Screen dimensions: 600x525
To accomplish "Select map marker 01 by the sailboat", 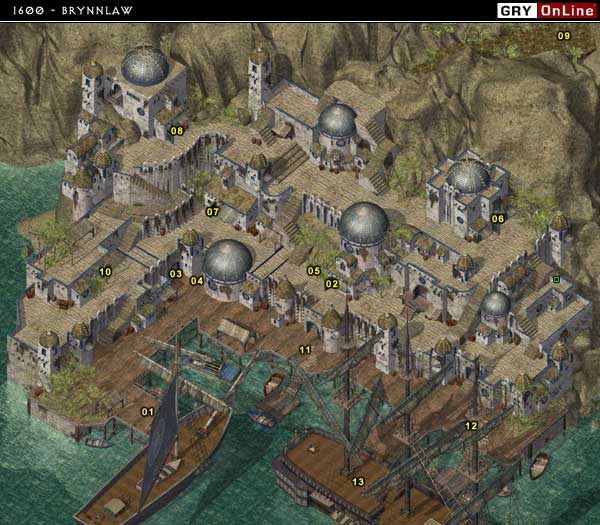I will pyautogui.click(x=147, y=412).
